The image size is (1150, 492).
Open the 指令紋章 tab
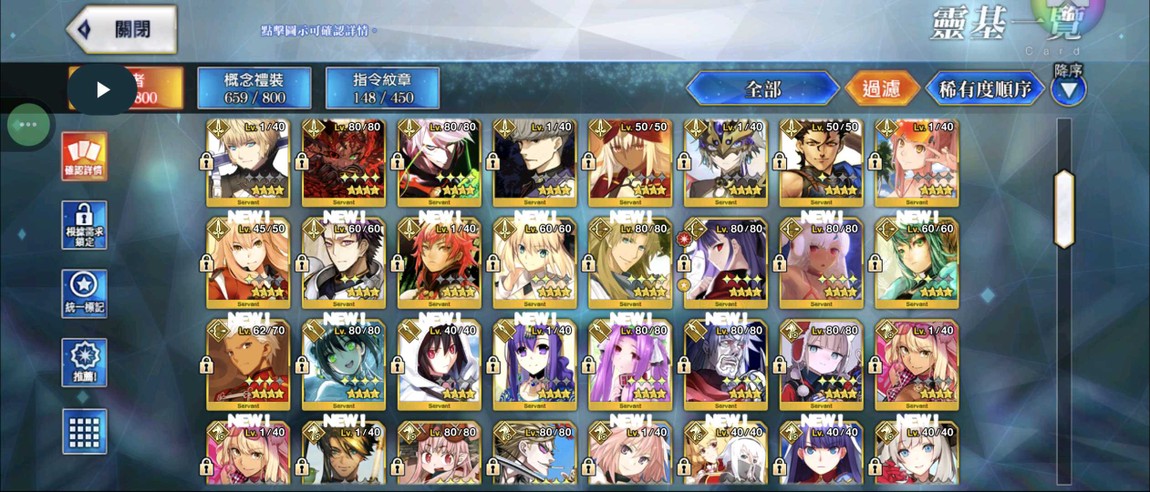tap(382, 88)
